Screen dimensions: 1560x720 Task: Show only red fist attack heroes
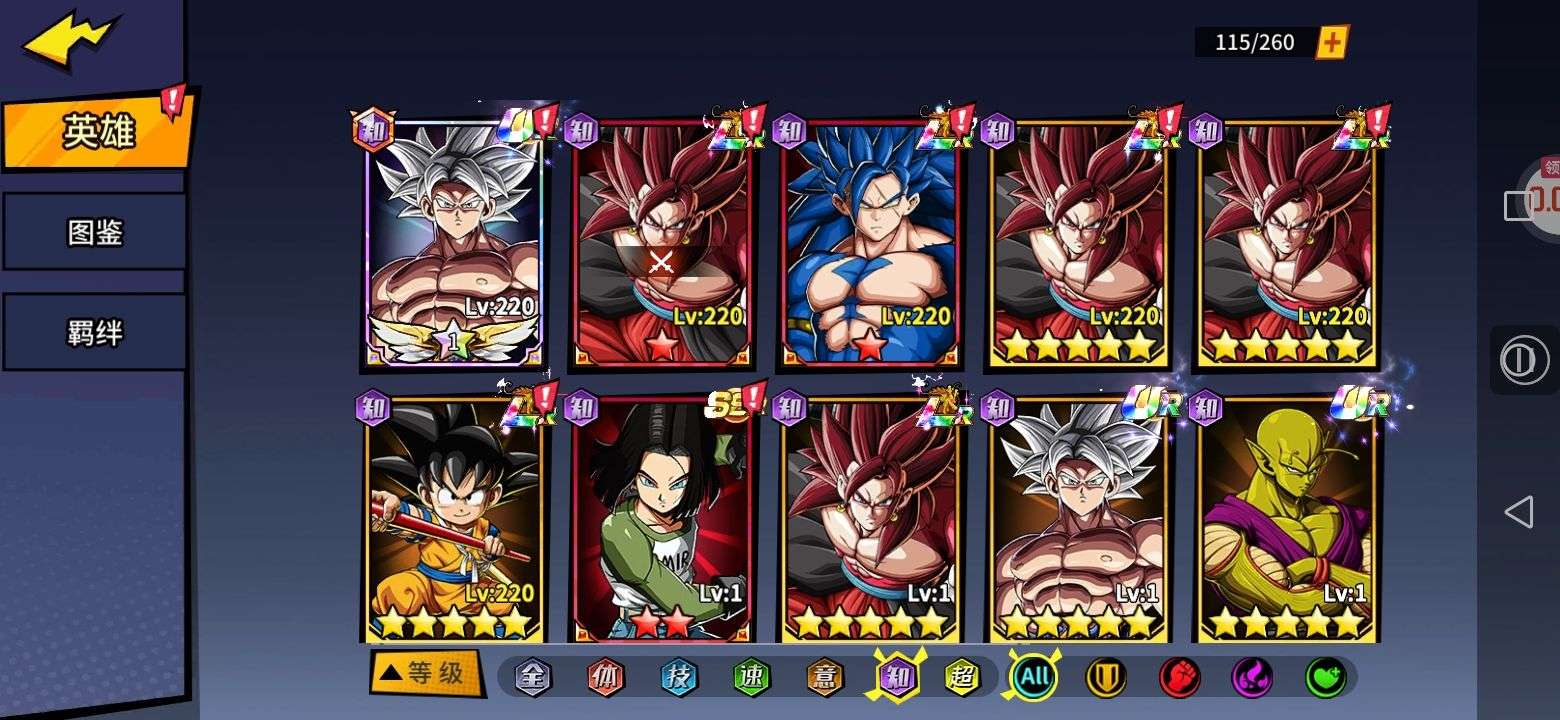1179,677
